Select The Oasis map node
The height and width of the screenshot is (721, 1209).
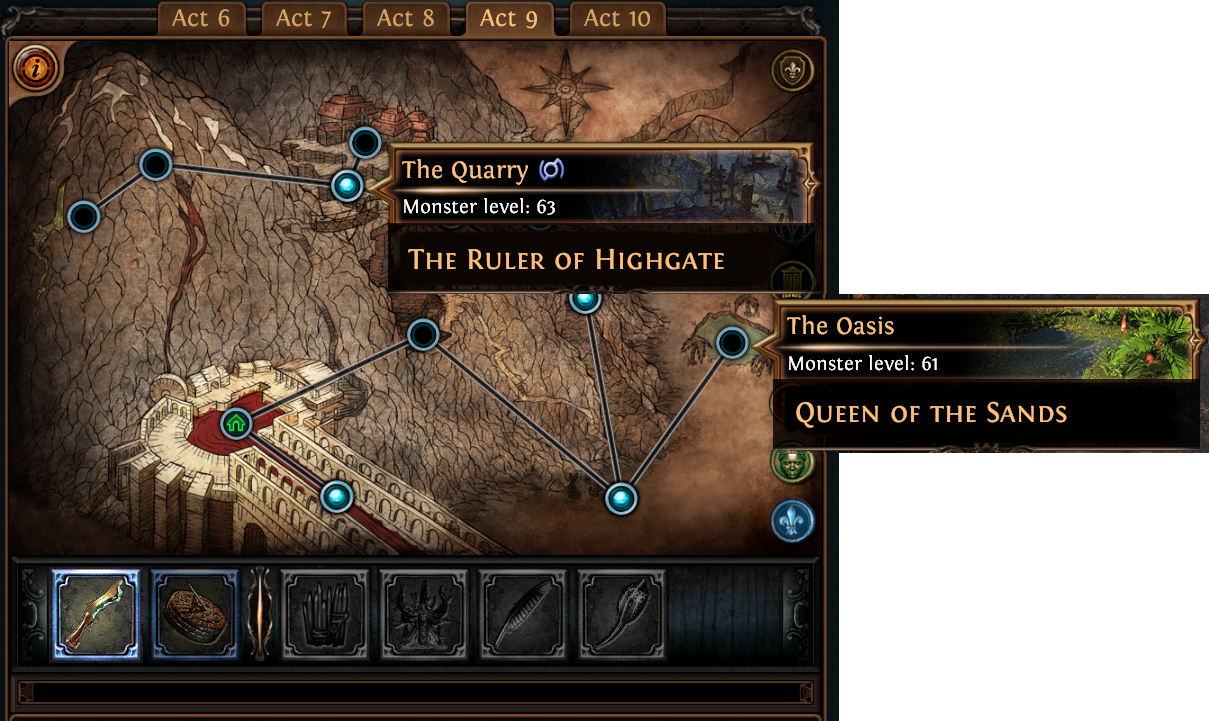(732, 344)
